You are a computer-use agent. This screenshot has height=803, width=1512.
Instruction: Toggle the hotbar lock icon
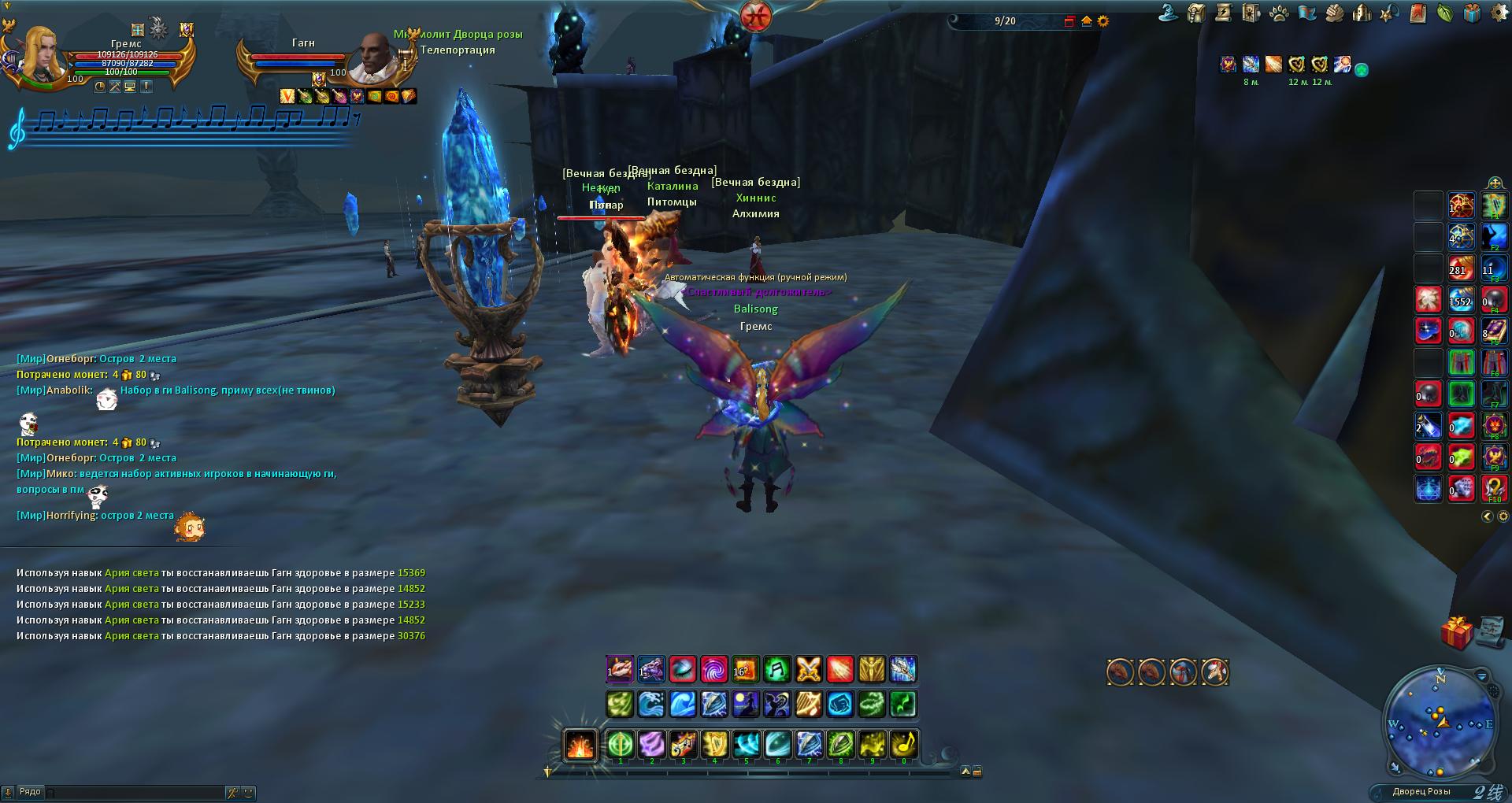pyautogui.click(x=977, y=772)
